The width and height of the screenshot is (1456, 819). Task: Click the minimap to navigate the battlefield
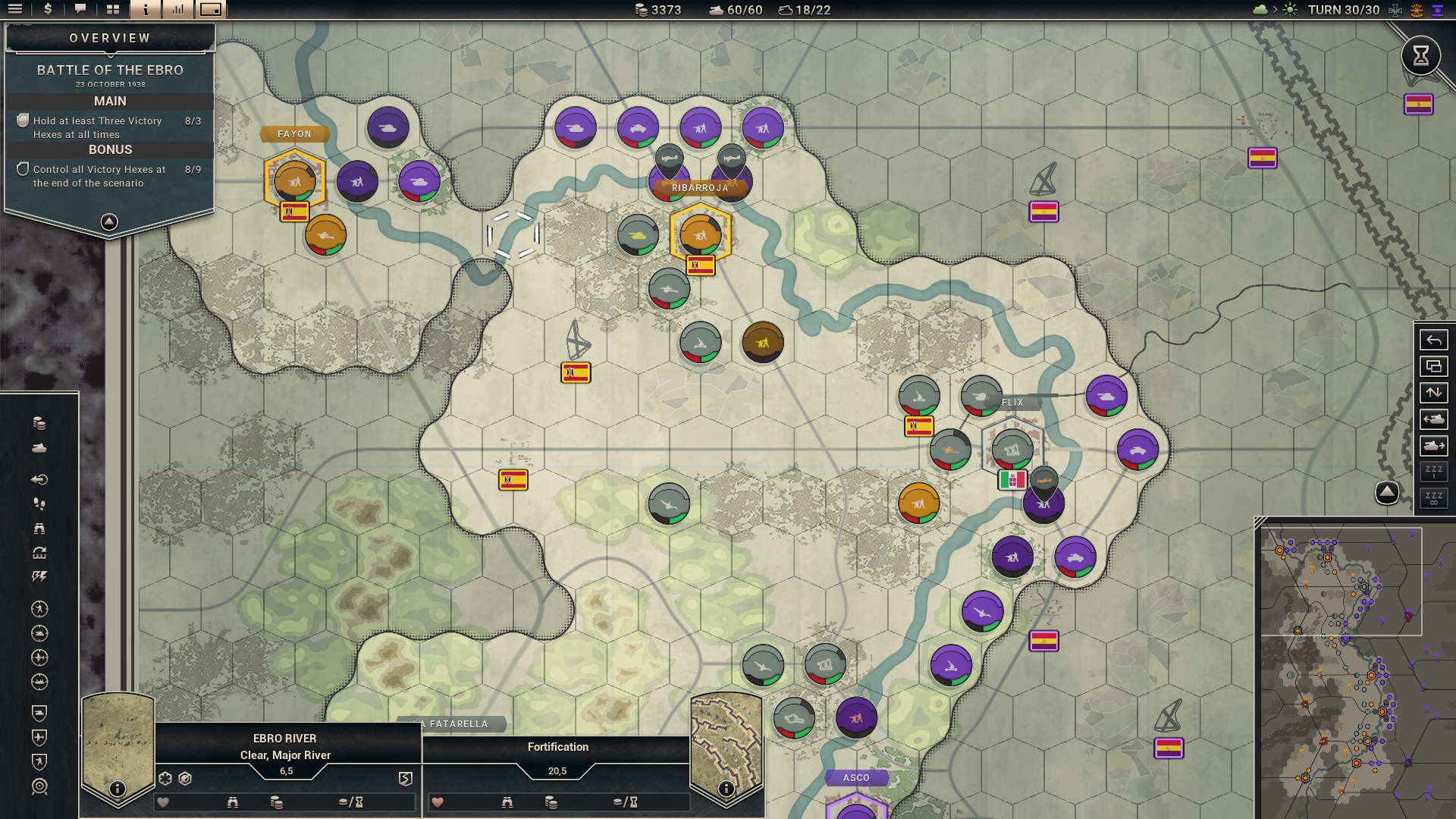pyautogui.click(x=1357, y=667)
